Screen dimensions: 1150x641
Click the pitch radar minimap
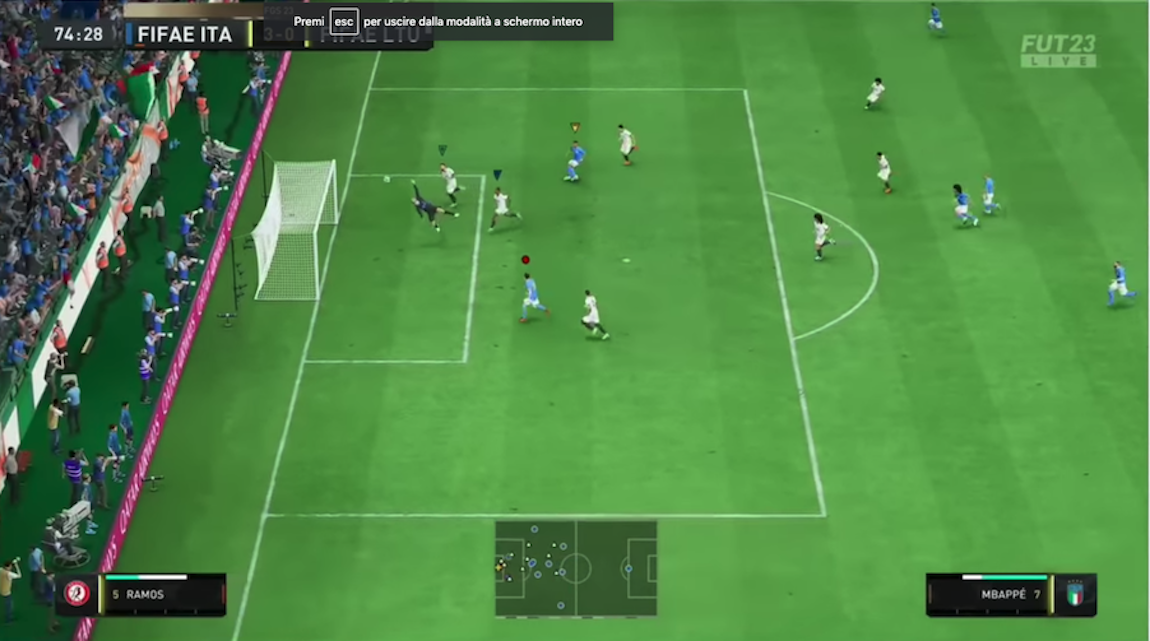tap(576, 568)
